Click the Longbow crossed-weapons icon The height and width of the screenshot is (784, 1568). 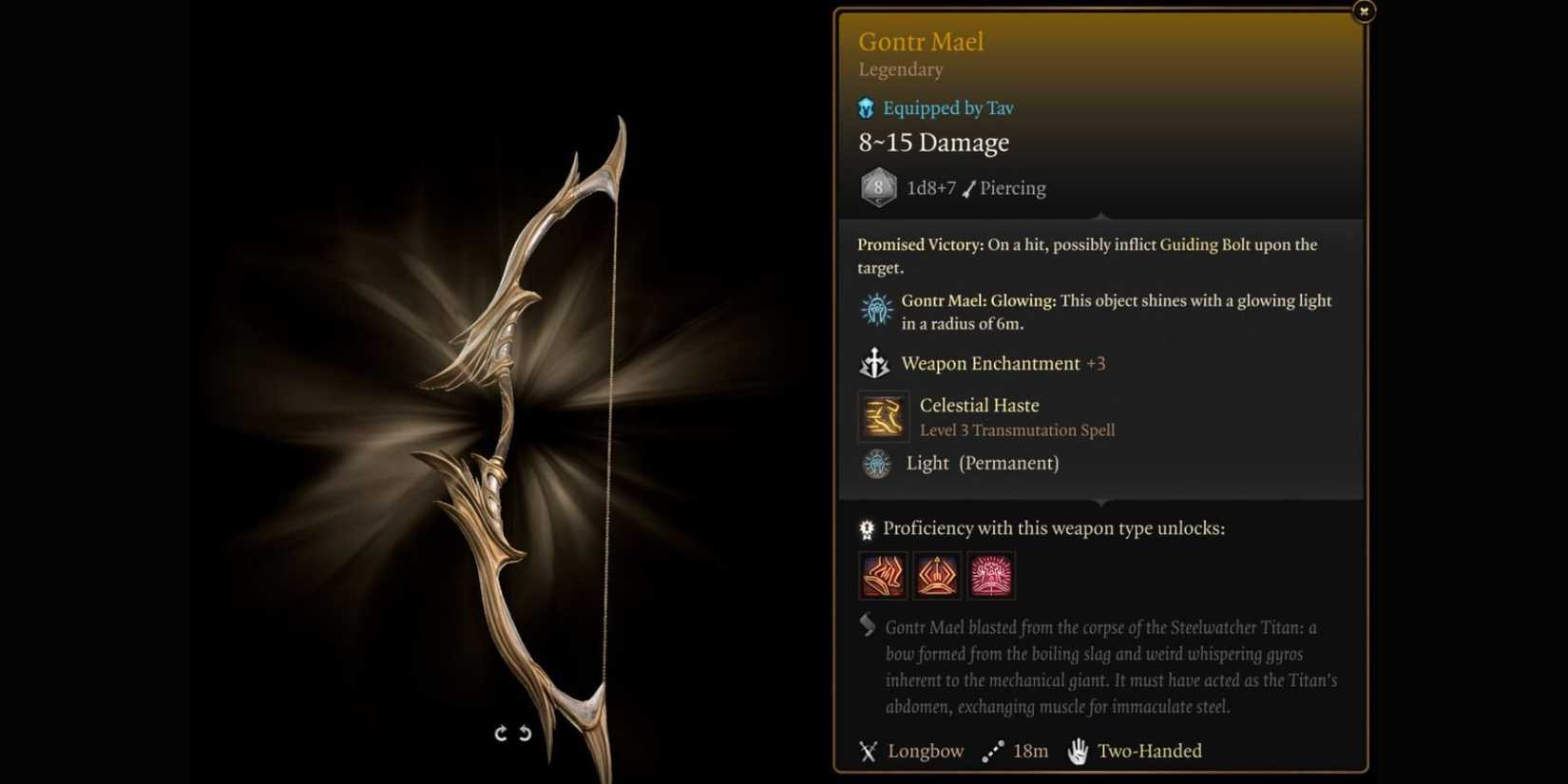tap(866, 751)
